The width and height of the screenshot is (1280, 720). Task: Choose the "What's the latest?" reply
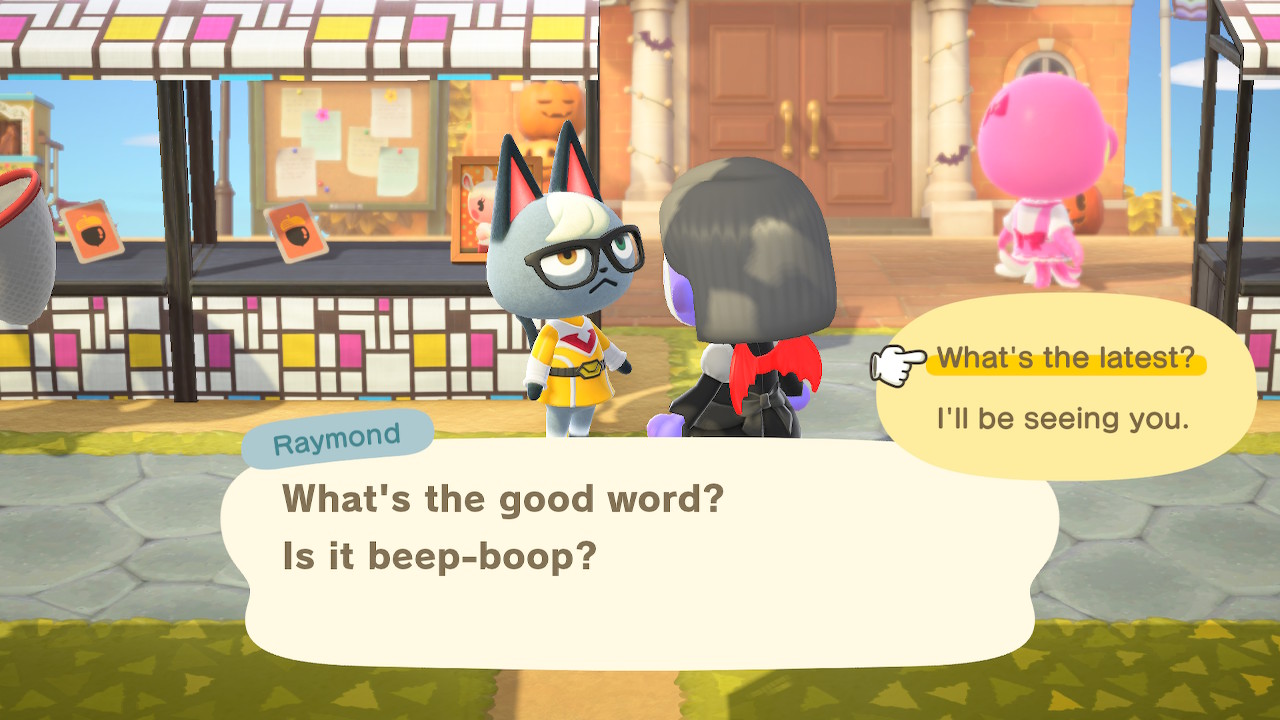(1065, 358)
